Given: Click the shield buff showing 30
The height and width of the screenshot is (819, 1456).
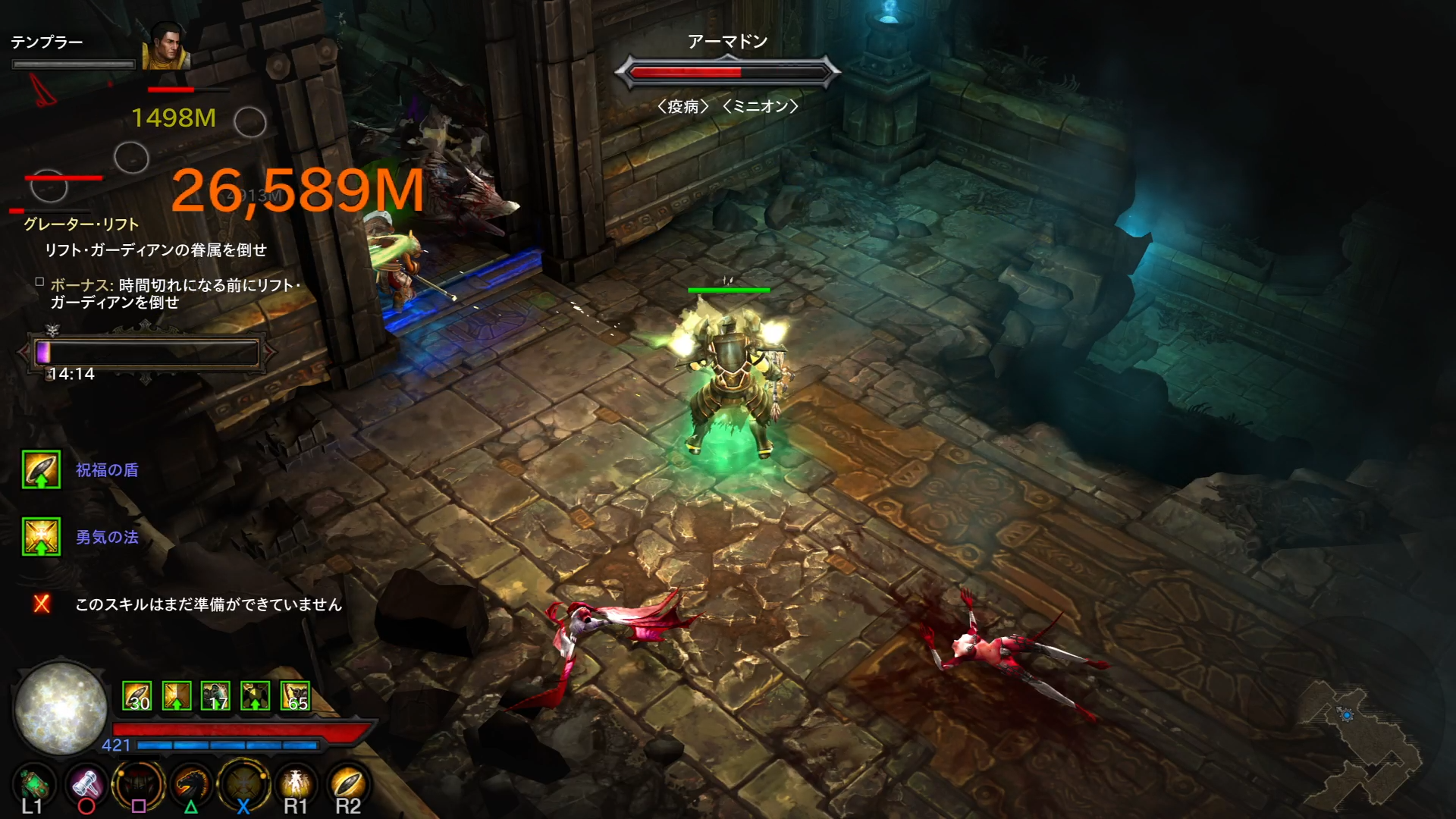Looking at the screenshot, I should pos(137,696).
